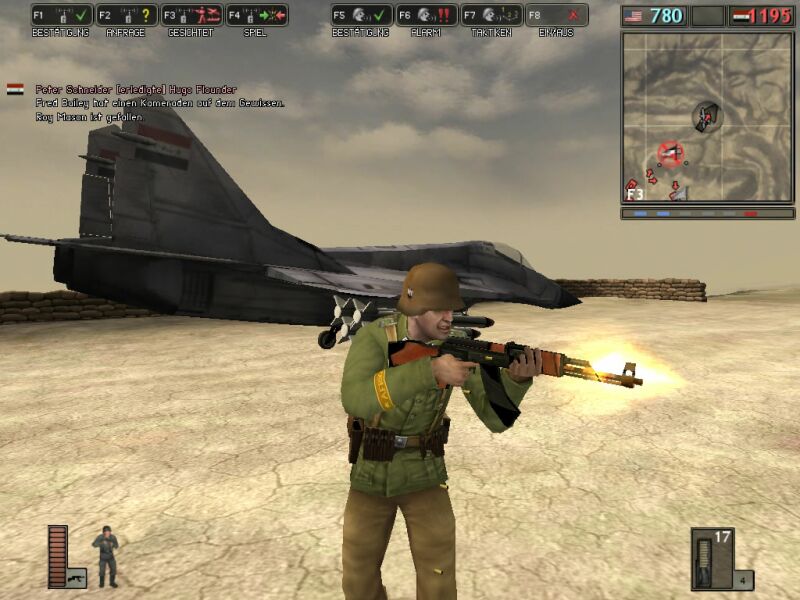
Task: Toggle the F8 EinAus radio command
Action: point(557,15)
